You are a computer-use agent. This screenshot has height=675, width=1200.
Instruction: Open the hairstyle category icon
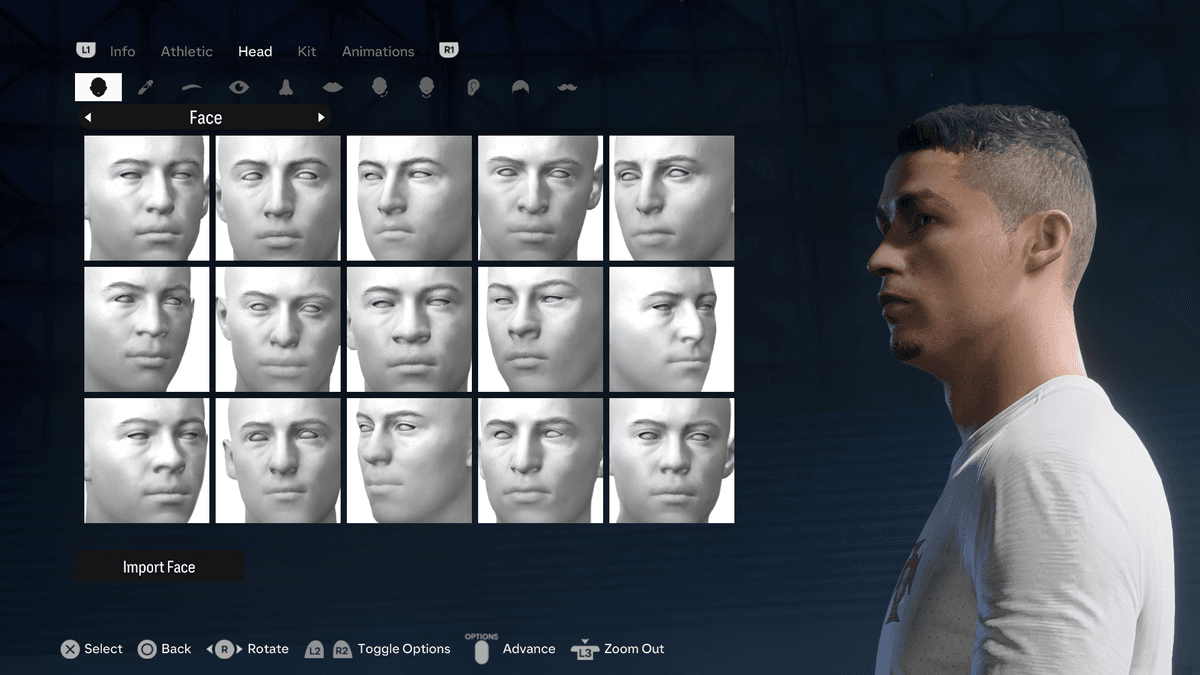pyautogui.click(x=520, y=87)
